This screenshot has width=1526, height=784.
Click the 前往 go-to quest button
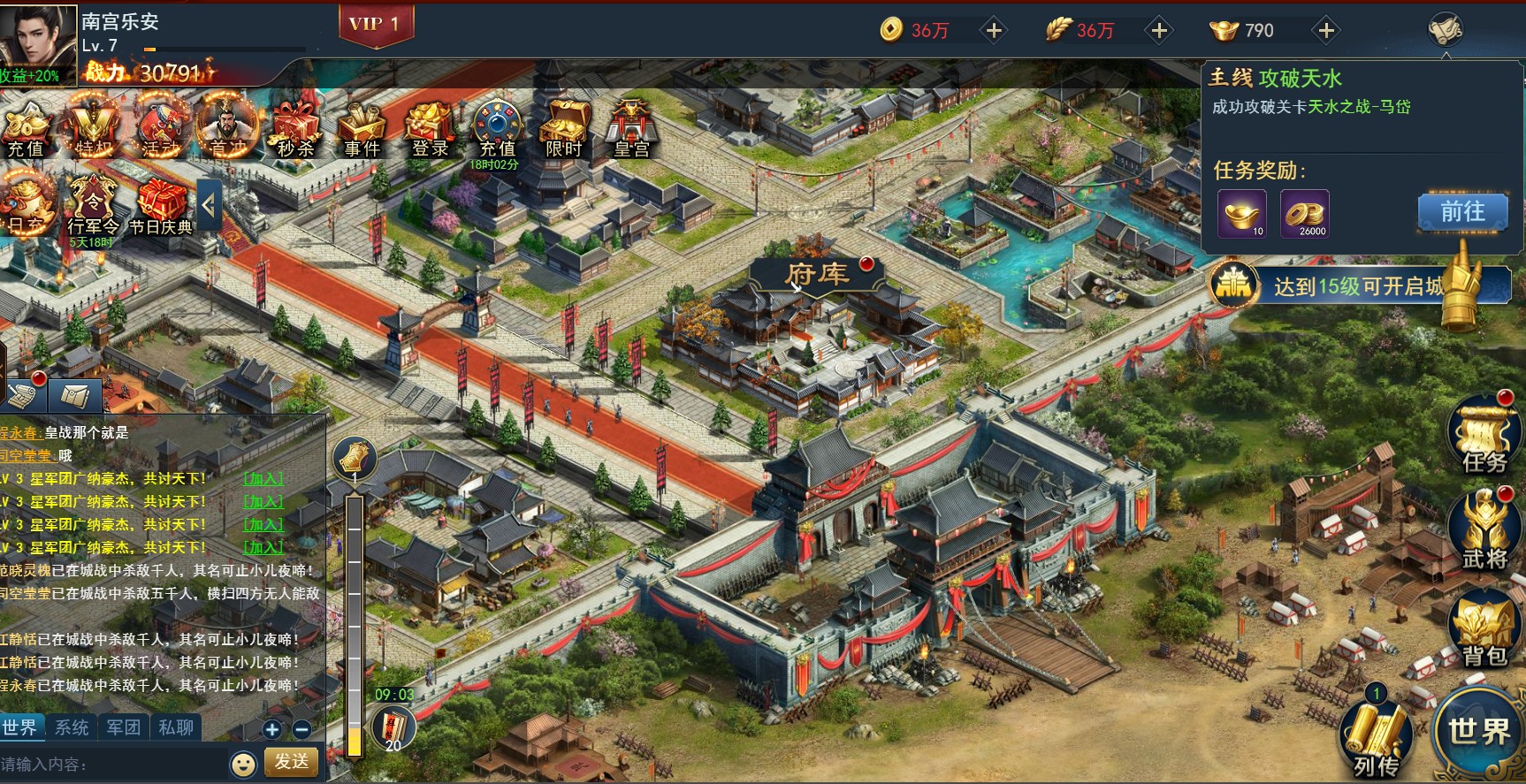pos(1462,212)
